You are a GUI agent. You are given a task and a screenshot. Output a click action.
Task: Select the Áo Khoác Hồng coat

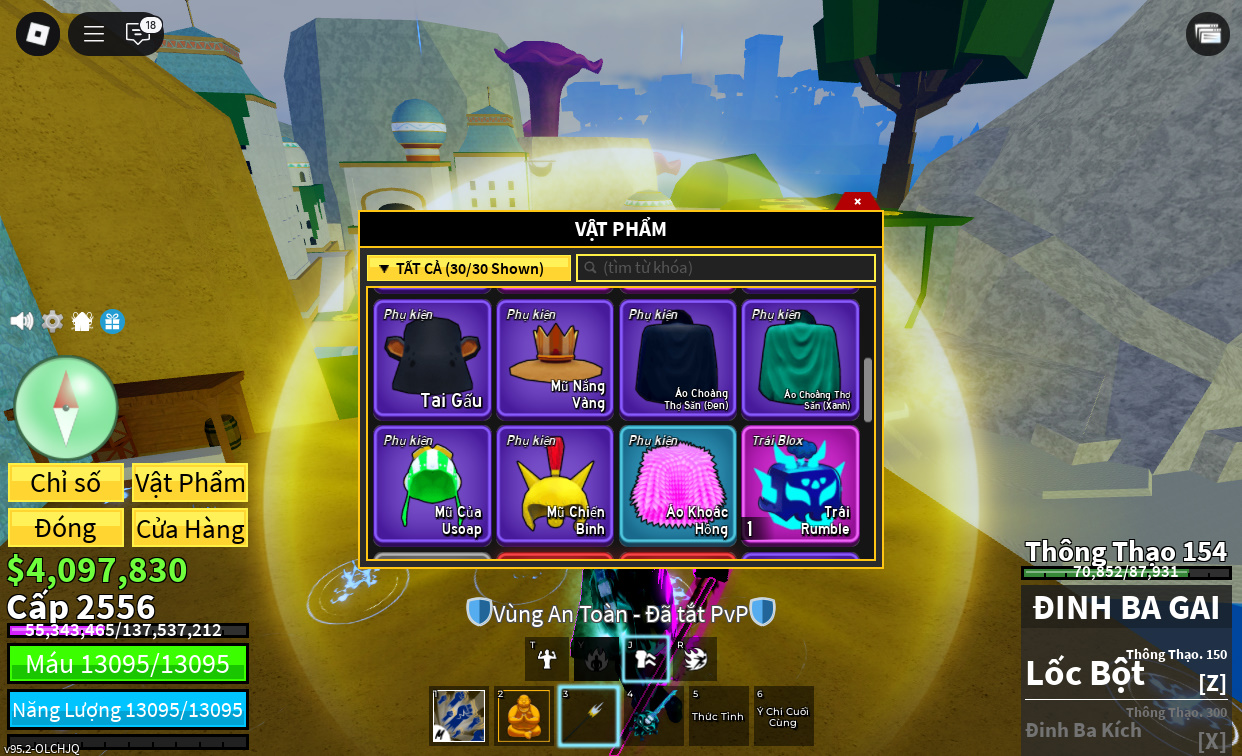[x=678, y=484]
